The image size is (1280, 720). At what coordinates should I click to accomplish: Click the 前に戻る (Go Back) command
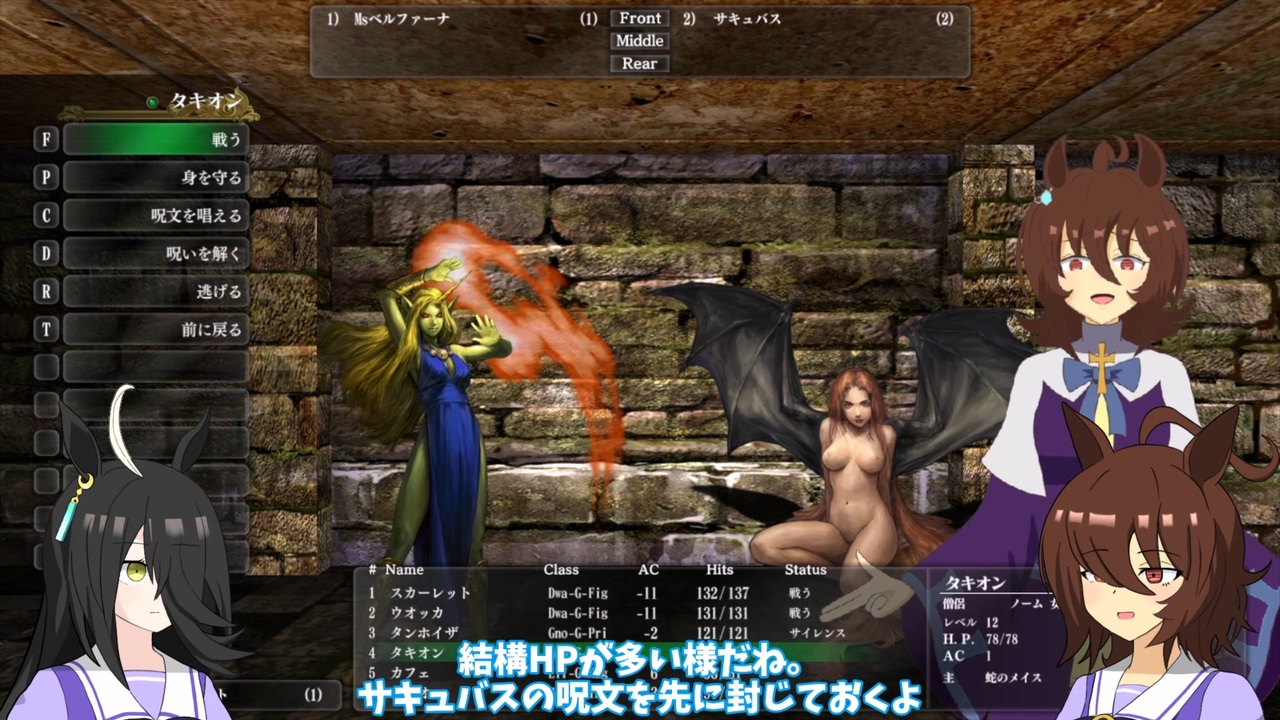(155, 327)
